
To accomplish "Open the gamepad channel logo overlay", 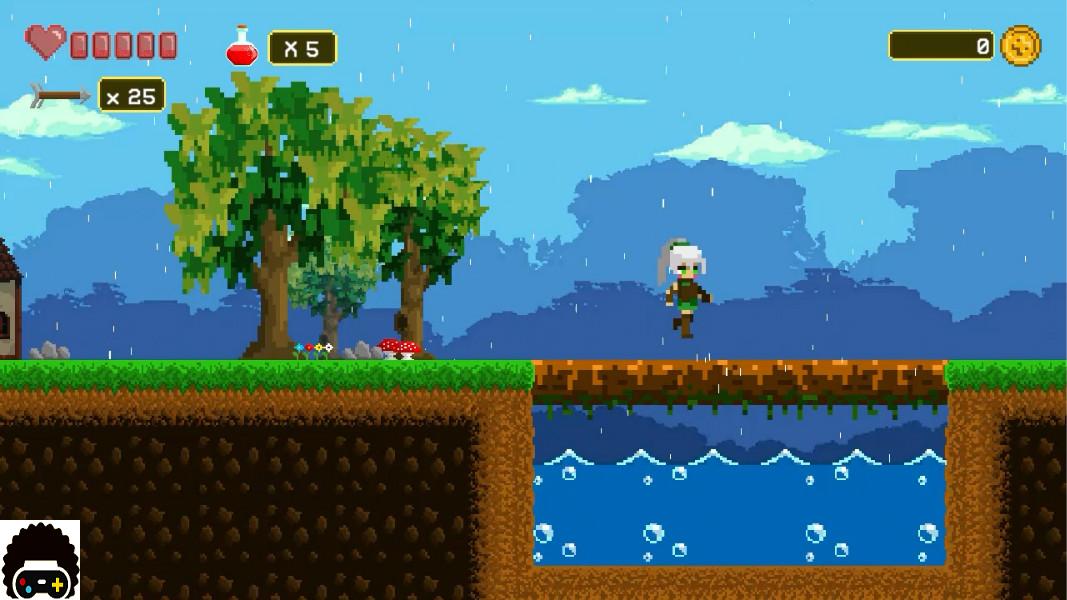I will (x=40, y=561).
